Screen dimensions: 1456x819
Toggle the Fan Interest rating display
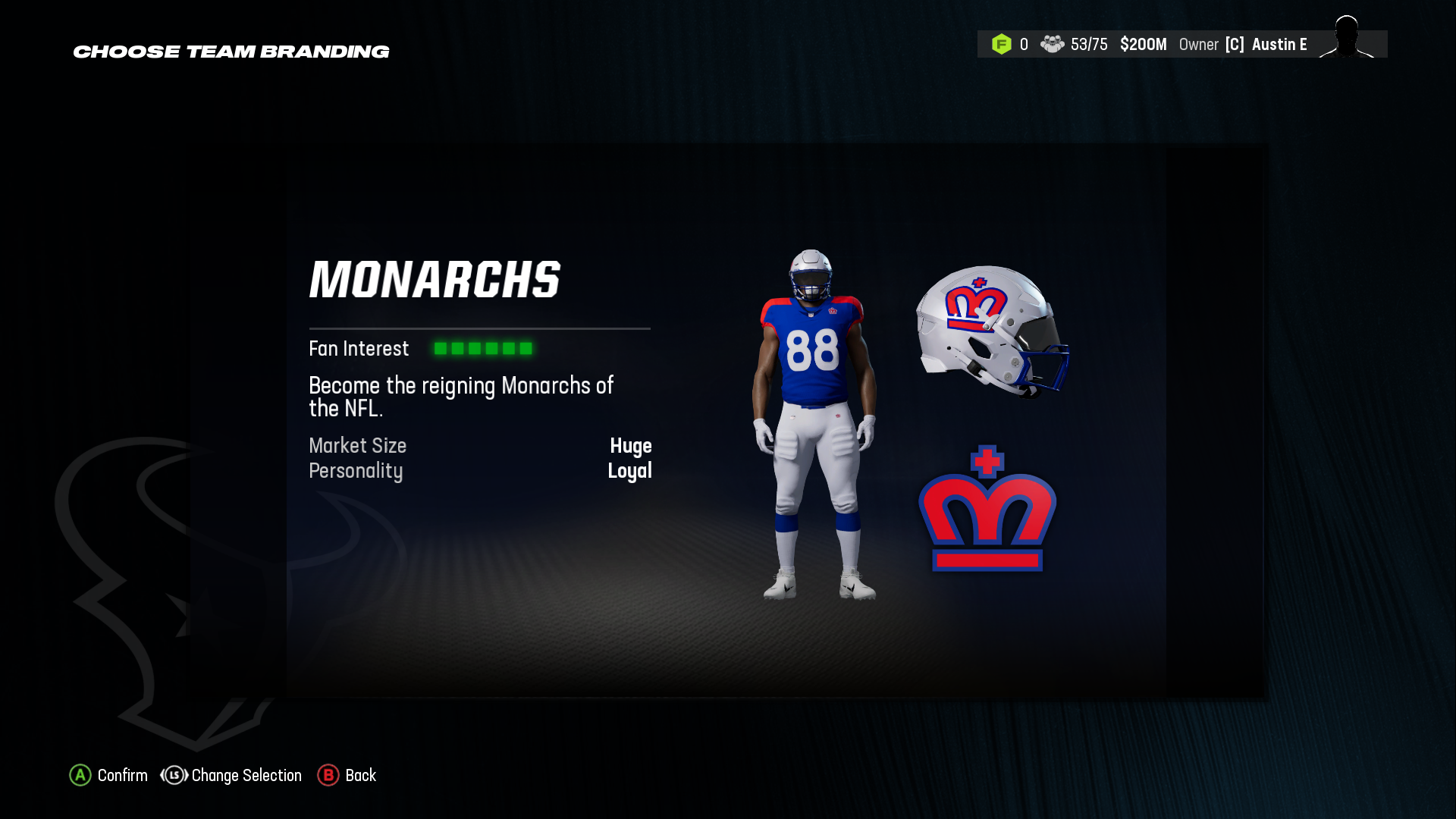pos(483,348)
